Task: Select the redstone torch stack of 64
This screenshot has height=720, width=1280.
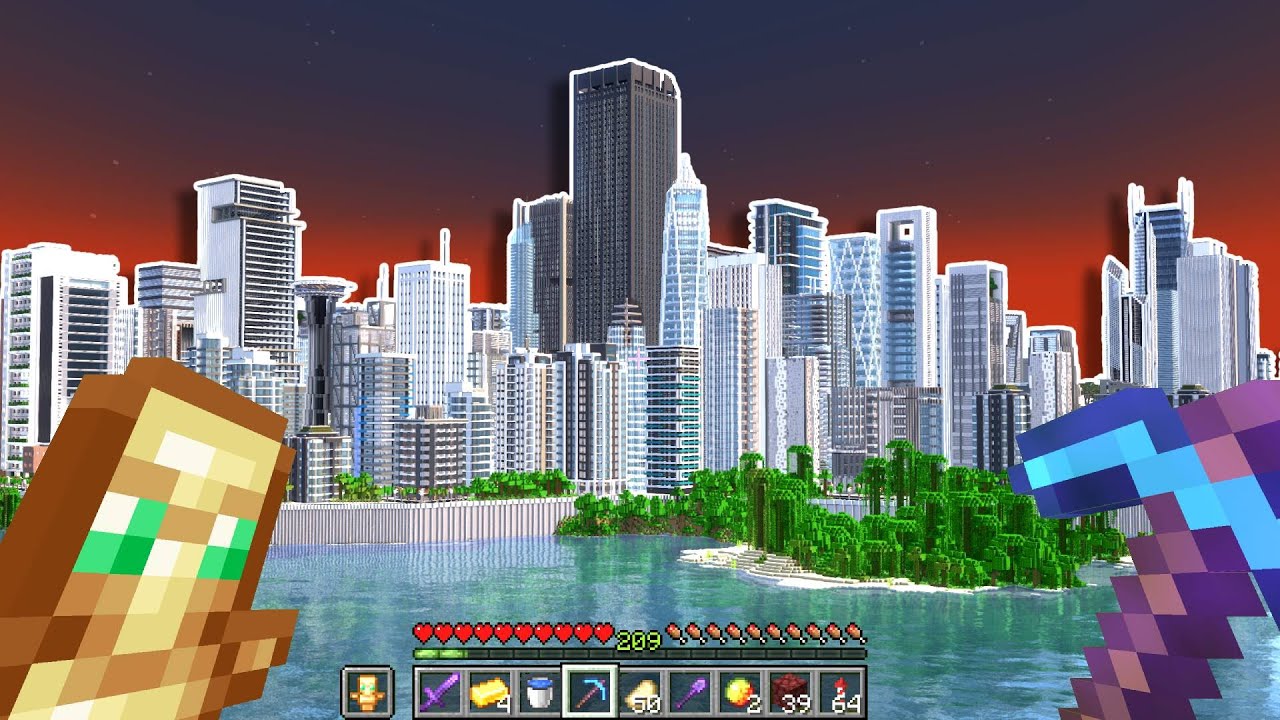Action: 838,690
